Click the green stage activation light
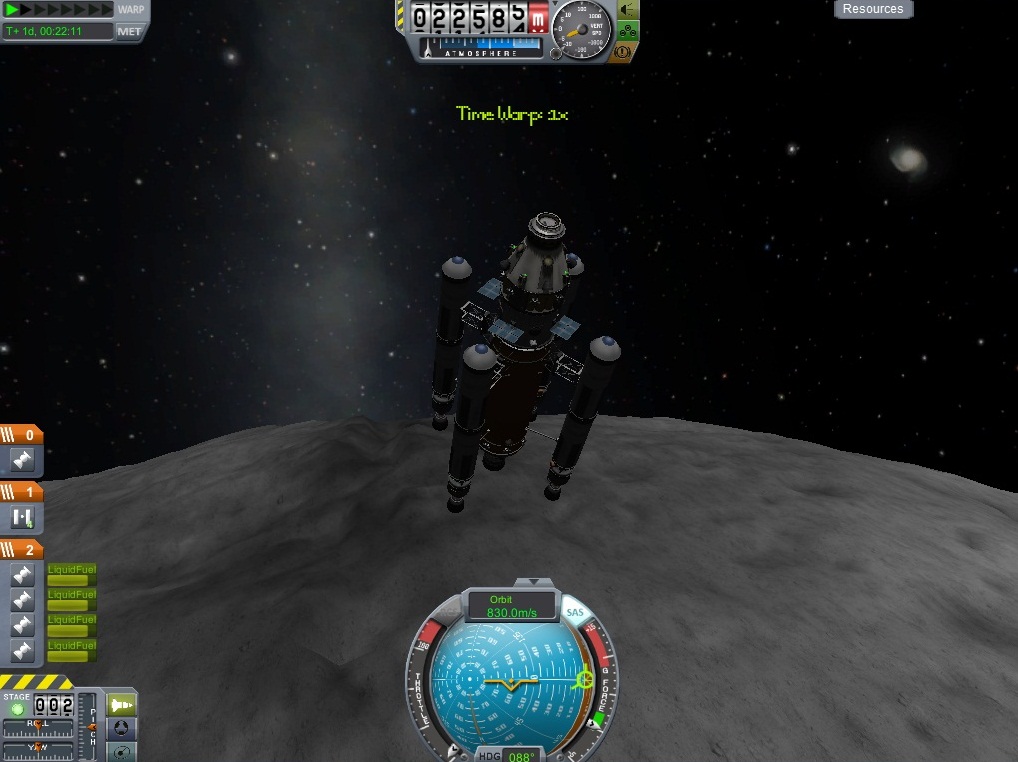The image size is (1018, 762). pyautogui.click(x=16, y=709)
